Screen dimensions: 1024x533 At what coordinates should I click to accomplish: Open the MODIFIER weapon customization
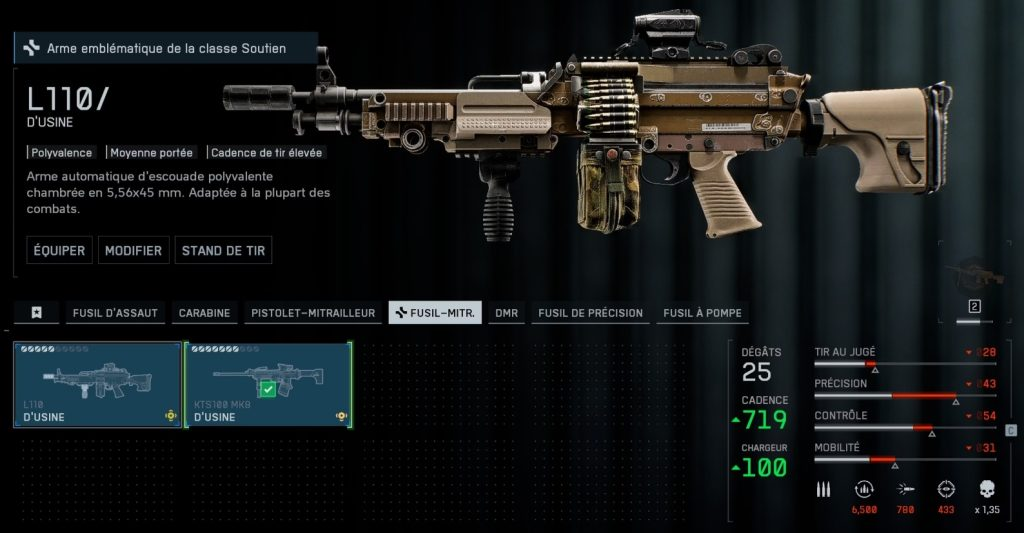(133, 250)
